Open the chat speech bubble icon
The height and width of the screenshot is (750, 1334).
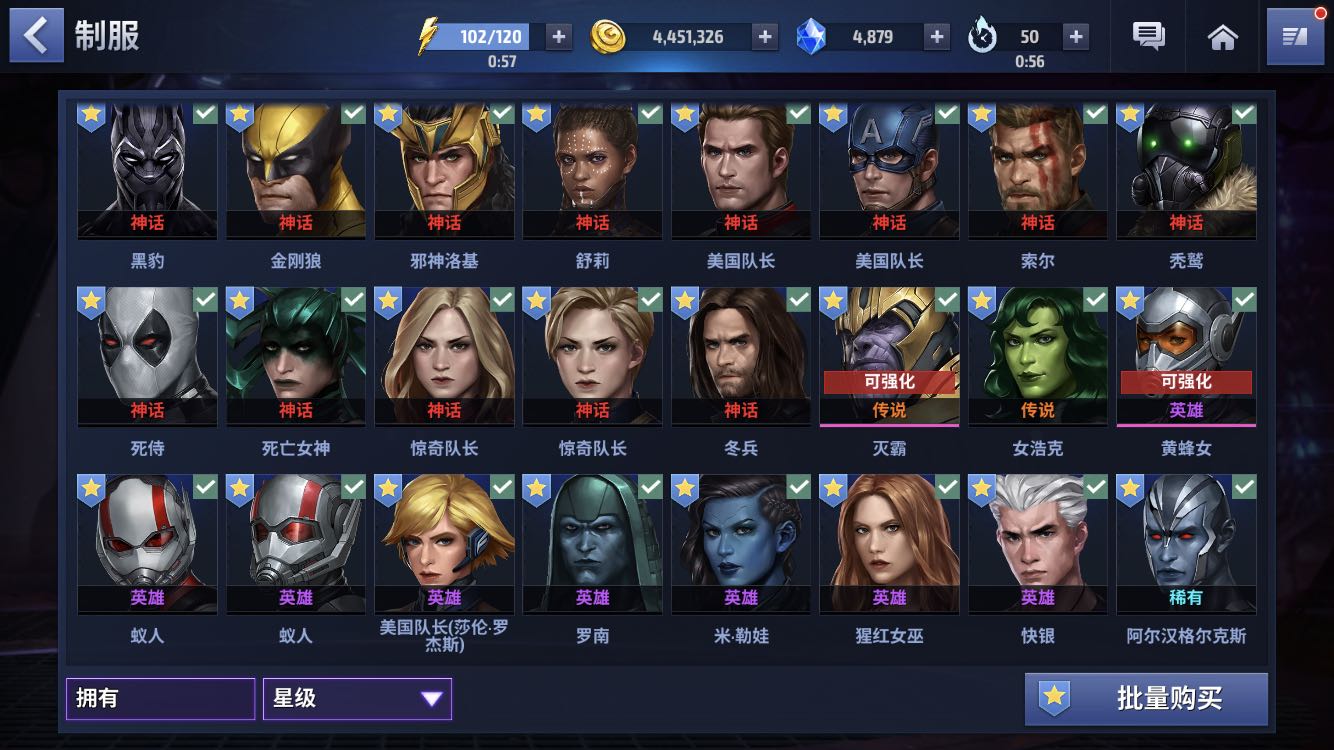pos(1148,37)
